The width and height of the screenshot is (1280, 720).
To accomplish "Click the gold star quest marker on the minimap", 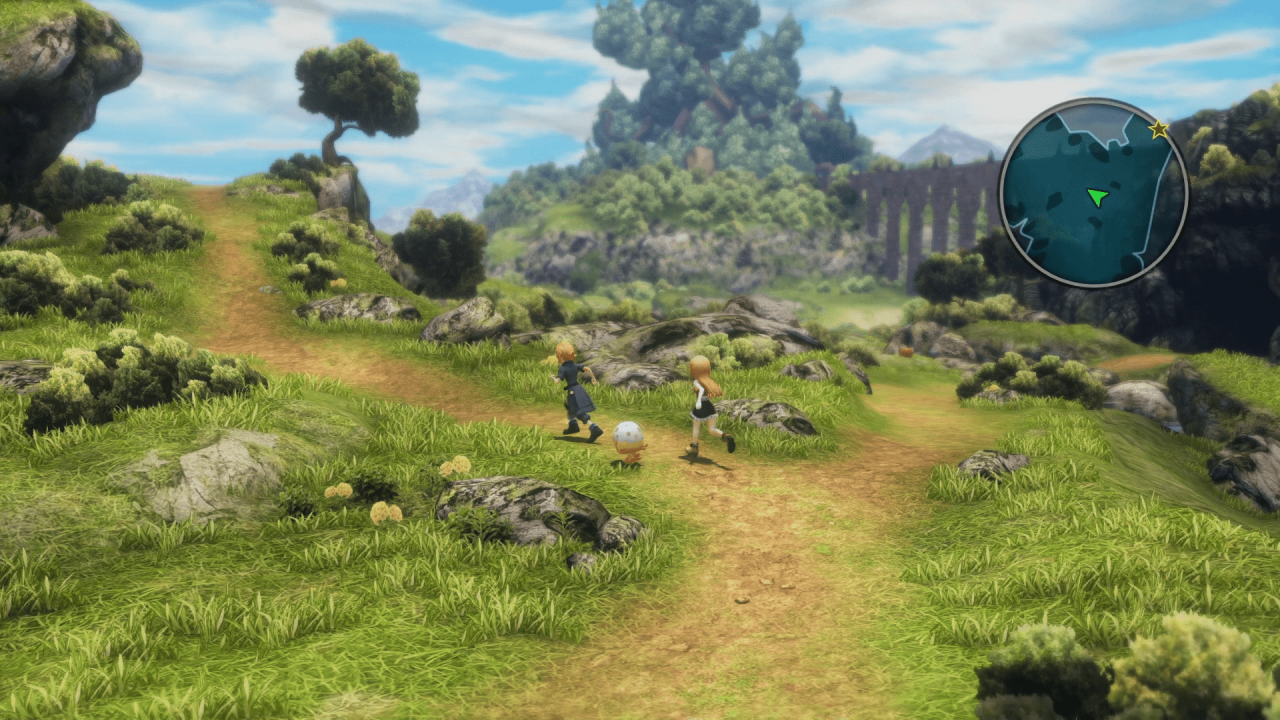I will click(1157, 128).
